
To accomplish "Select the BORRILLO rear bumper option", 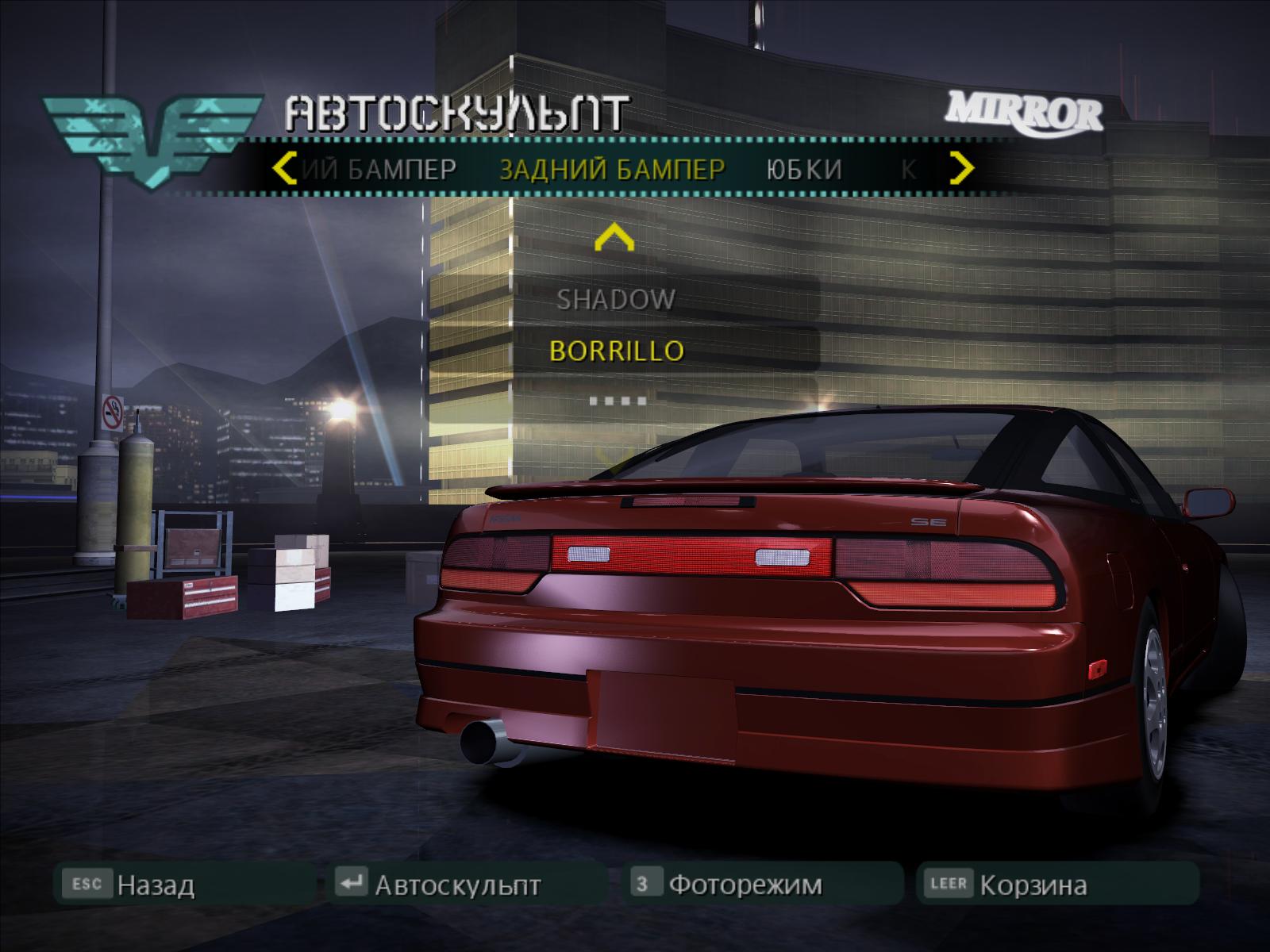I will coord(617,351).
